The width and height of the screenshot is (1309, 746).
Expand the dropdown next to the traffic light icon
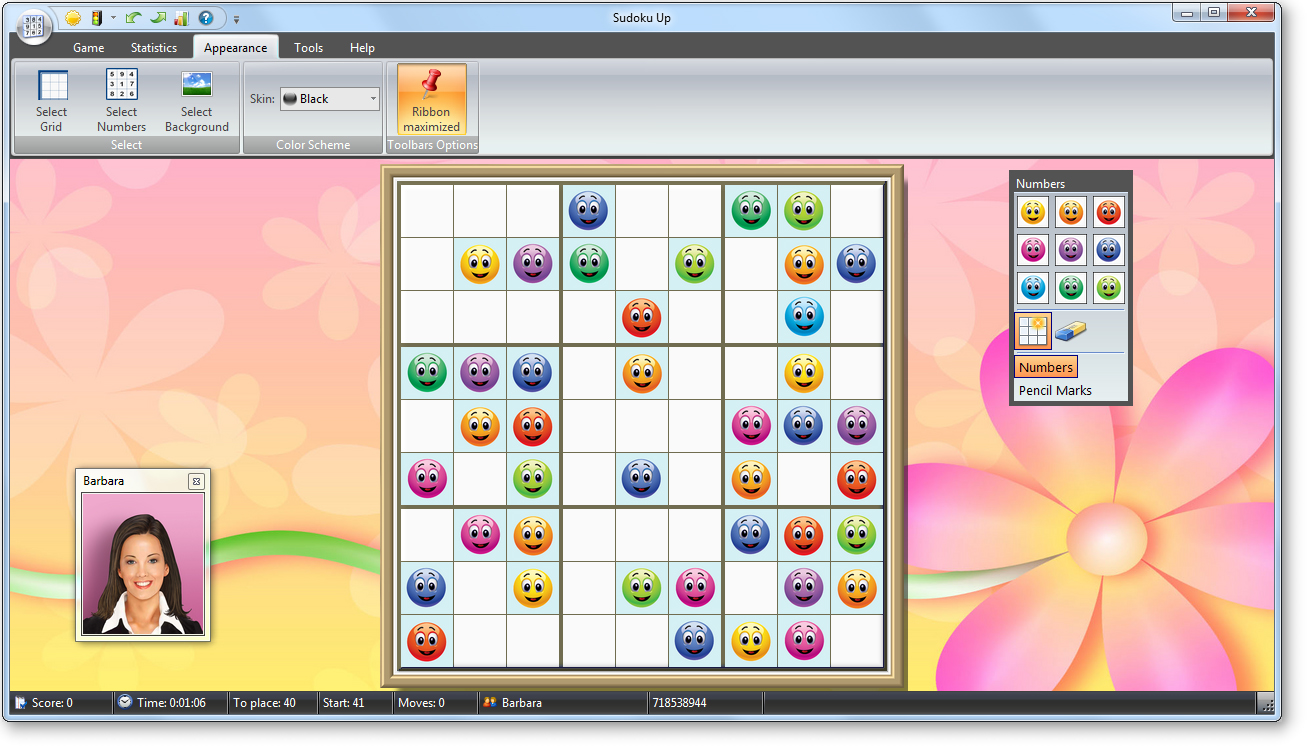(113, 17)
